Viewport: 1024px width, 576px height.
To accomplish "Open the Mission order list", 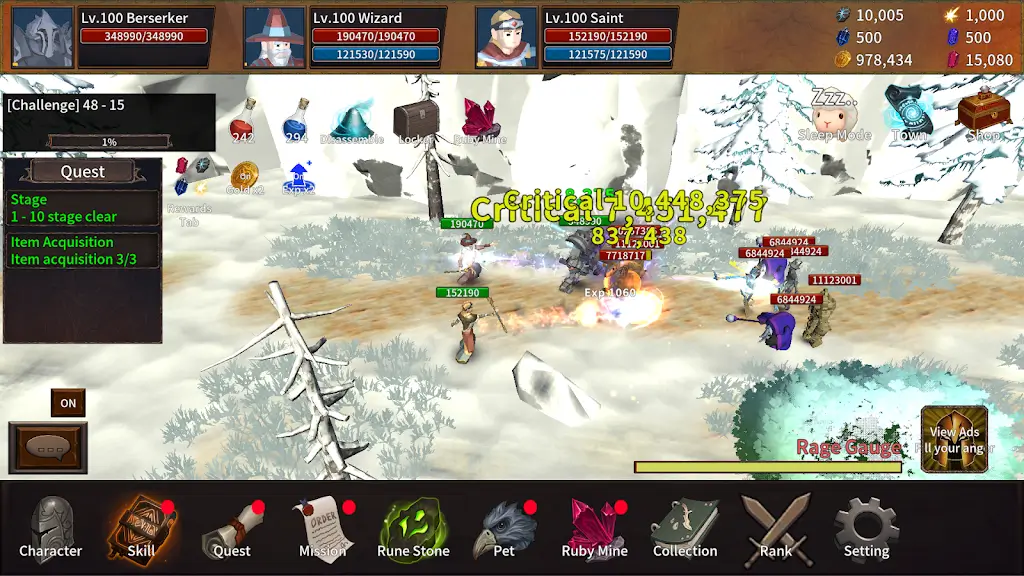I will click(323, 527).
